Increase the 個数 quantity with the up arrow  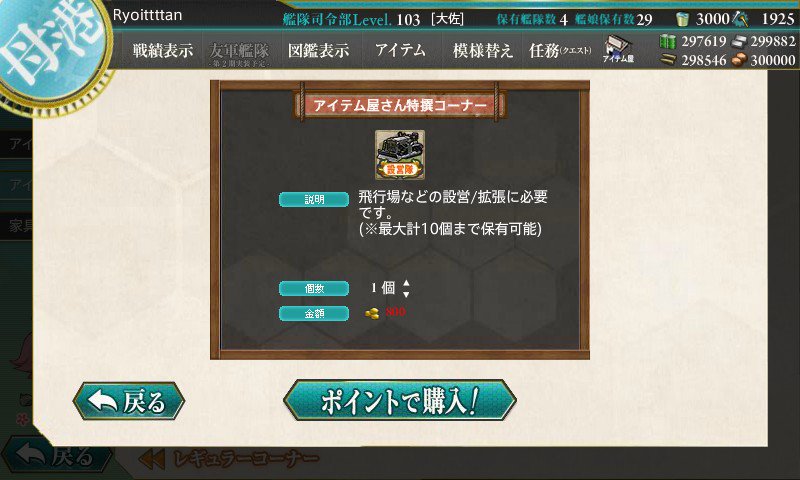tap(406, 283)
